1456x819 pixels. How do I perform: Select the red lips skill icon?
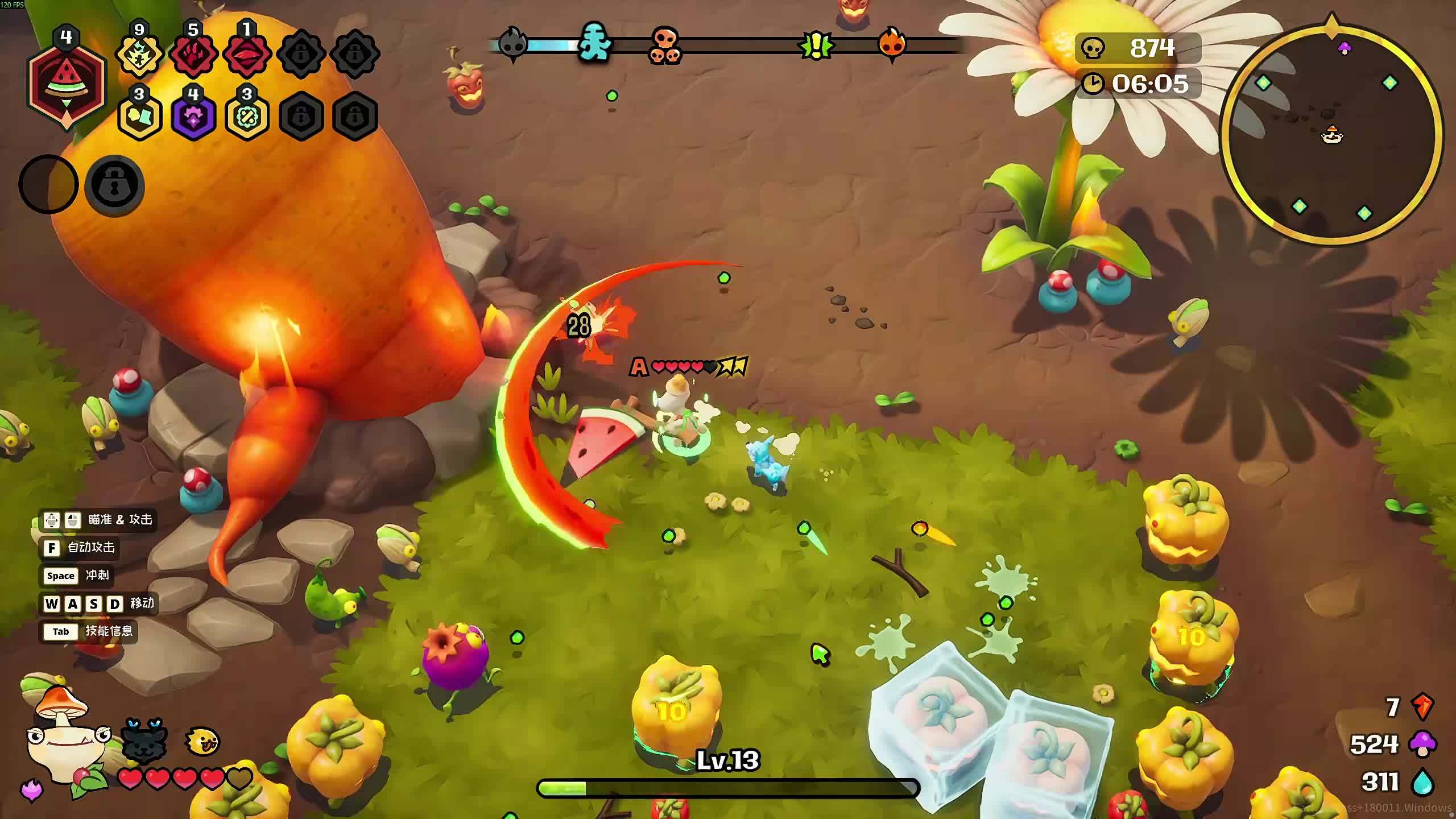[x=247, y=55]
